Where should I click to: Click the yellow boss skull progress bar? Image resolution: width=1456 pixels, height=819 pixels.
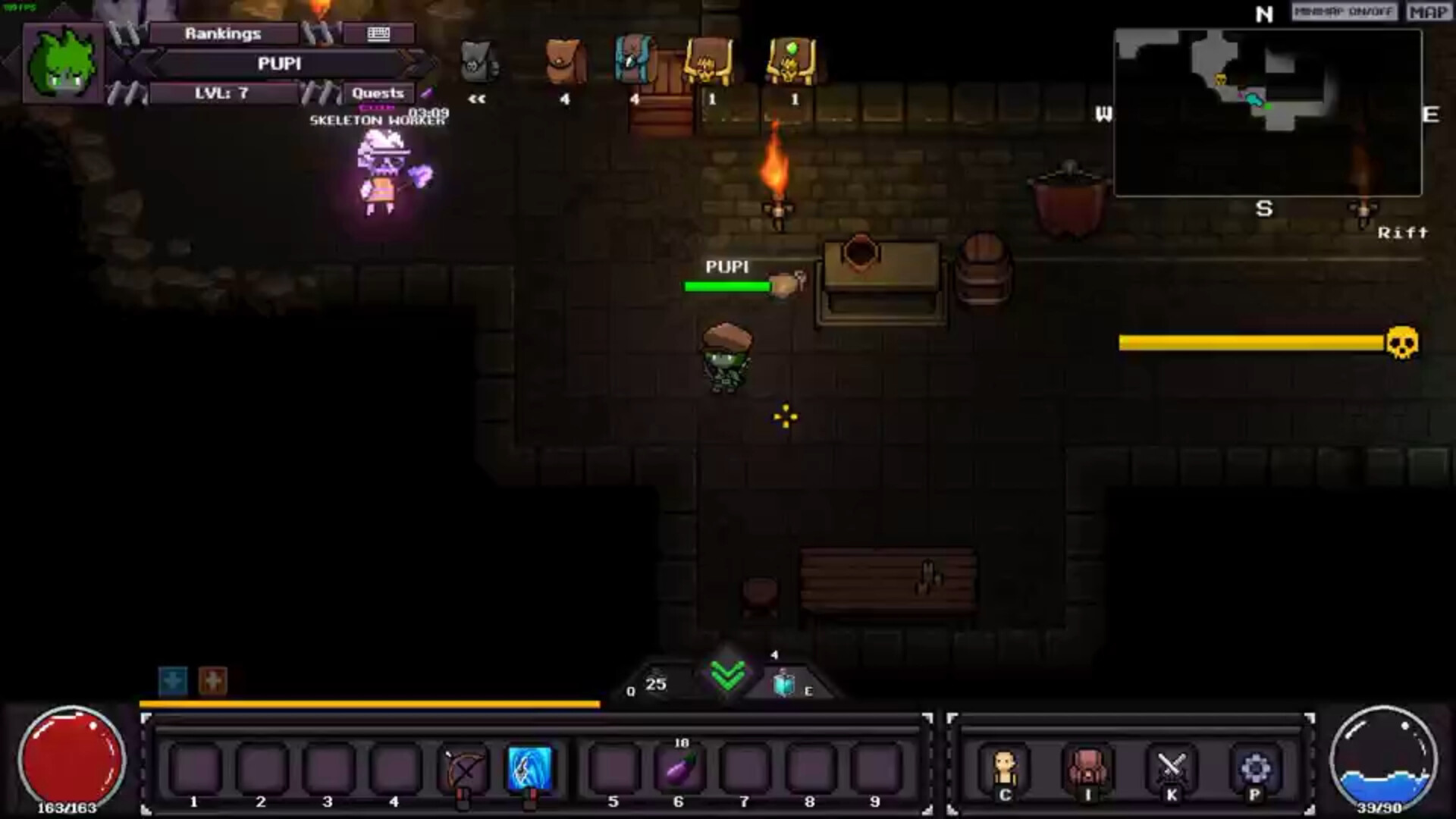1251,343
